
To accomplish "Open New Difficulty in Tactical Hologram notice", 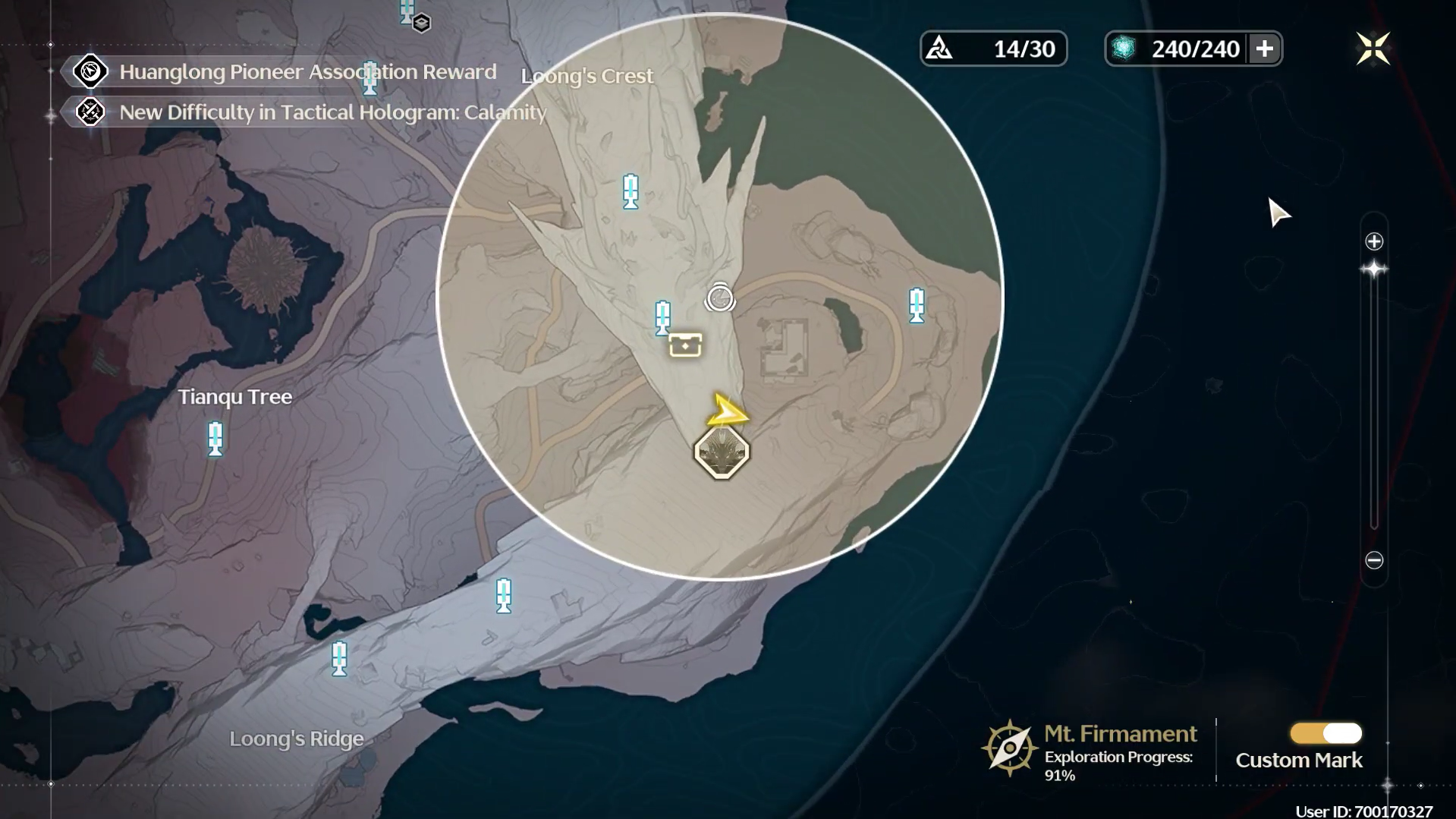I will (x=332, y=112).
